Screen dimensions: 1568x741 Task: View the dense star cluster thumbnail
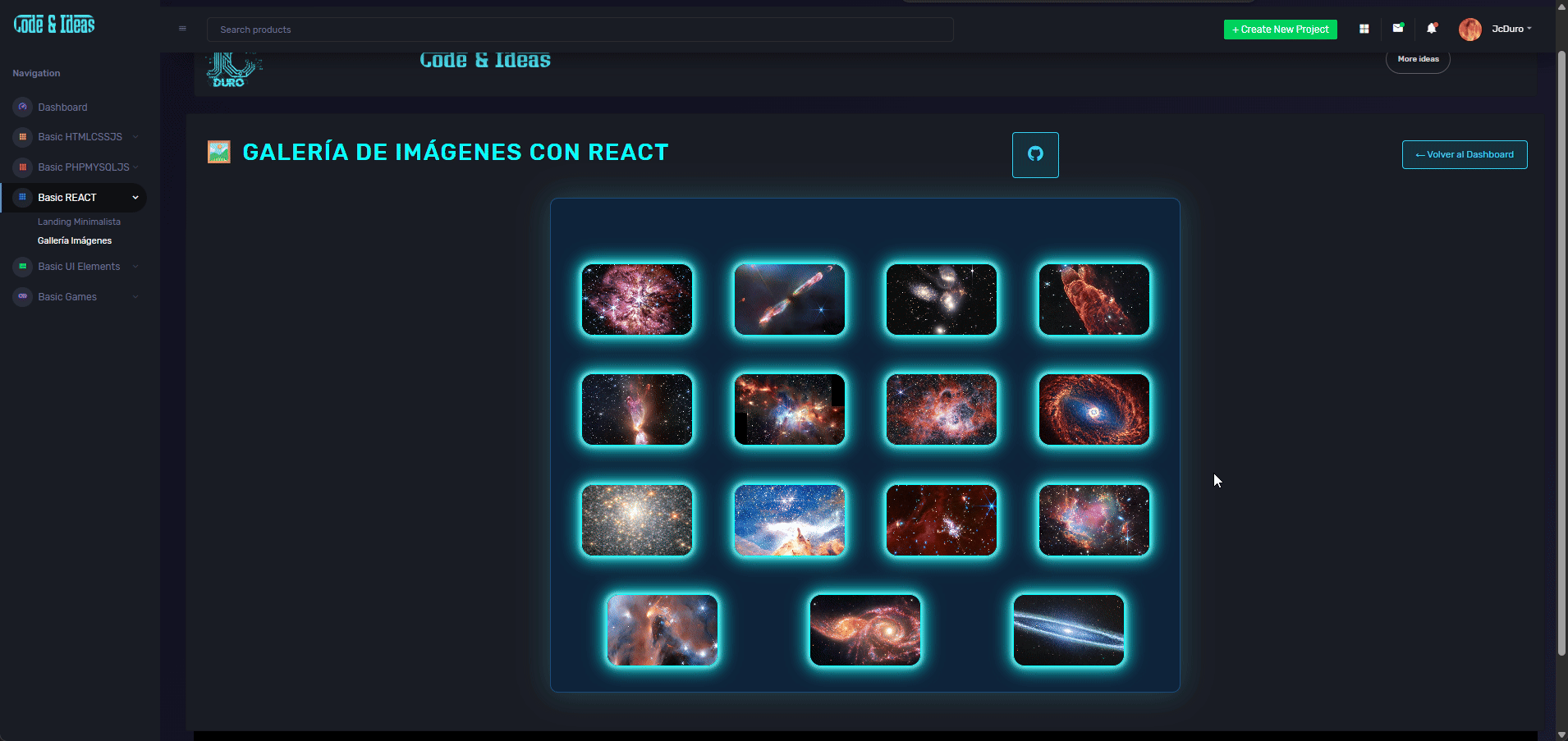pyautogui.click(x=636, y=520)
